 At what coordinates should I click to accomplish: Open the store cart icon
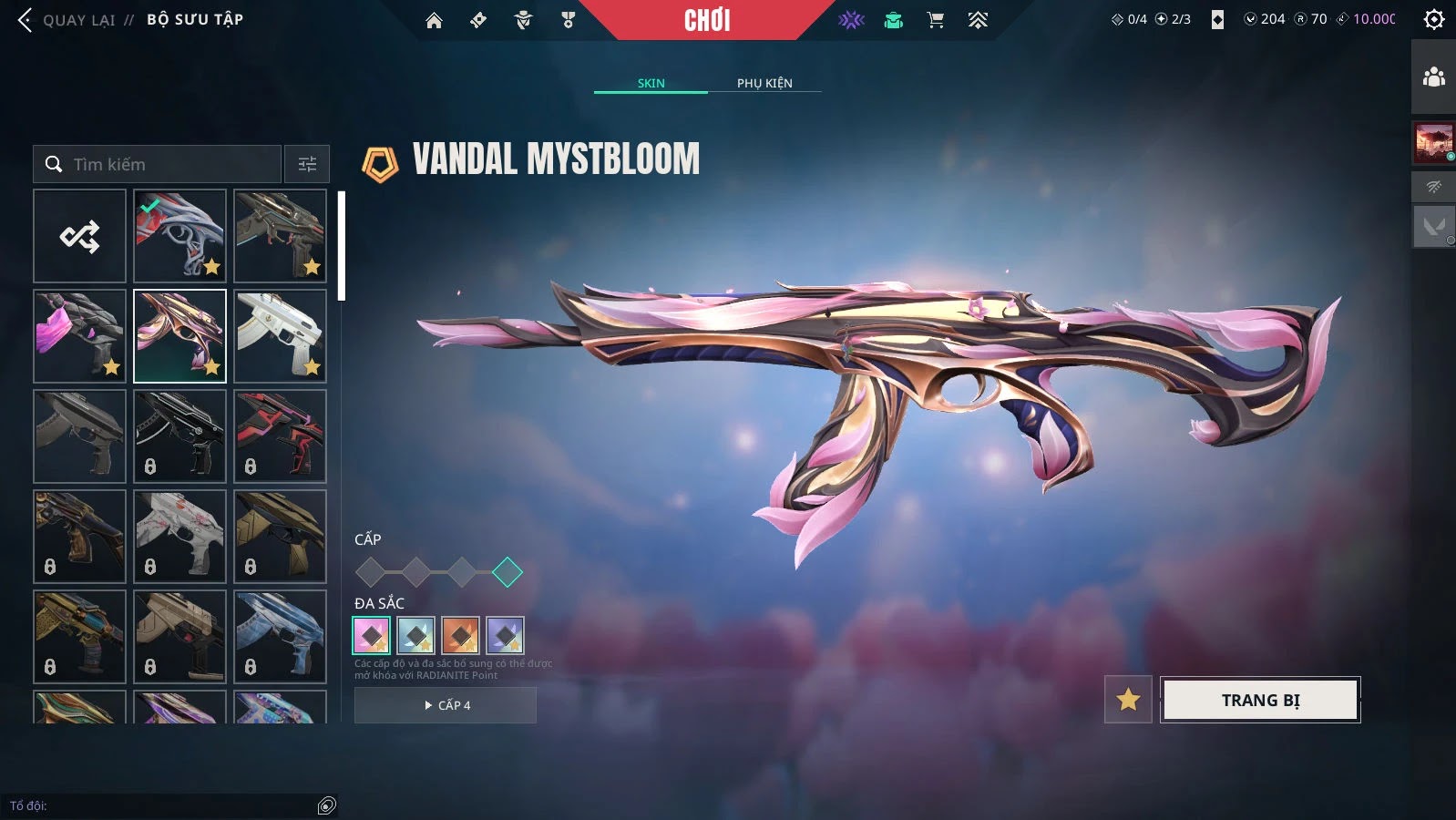936,20
